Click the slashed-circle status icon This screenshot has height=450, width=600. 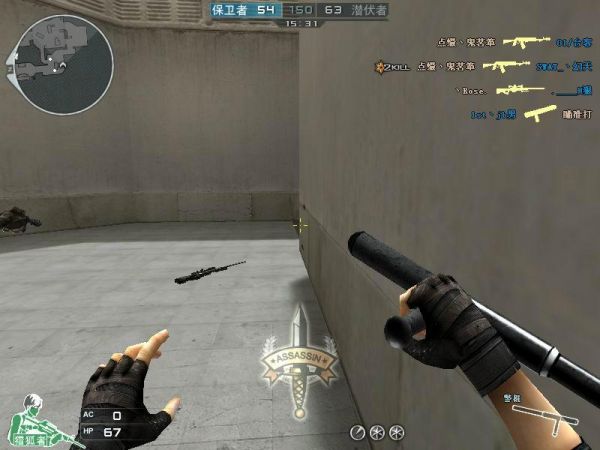357,432
